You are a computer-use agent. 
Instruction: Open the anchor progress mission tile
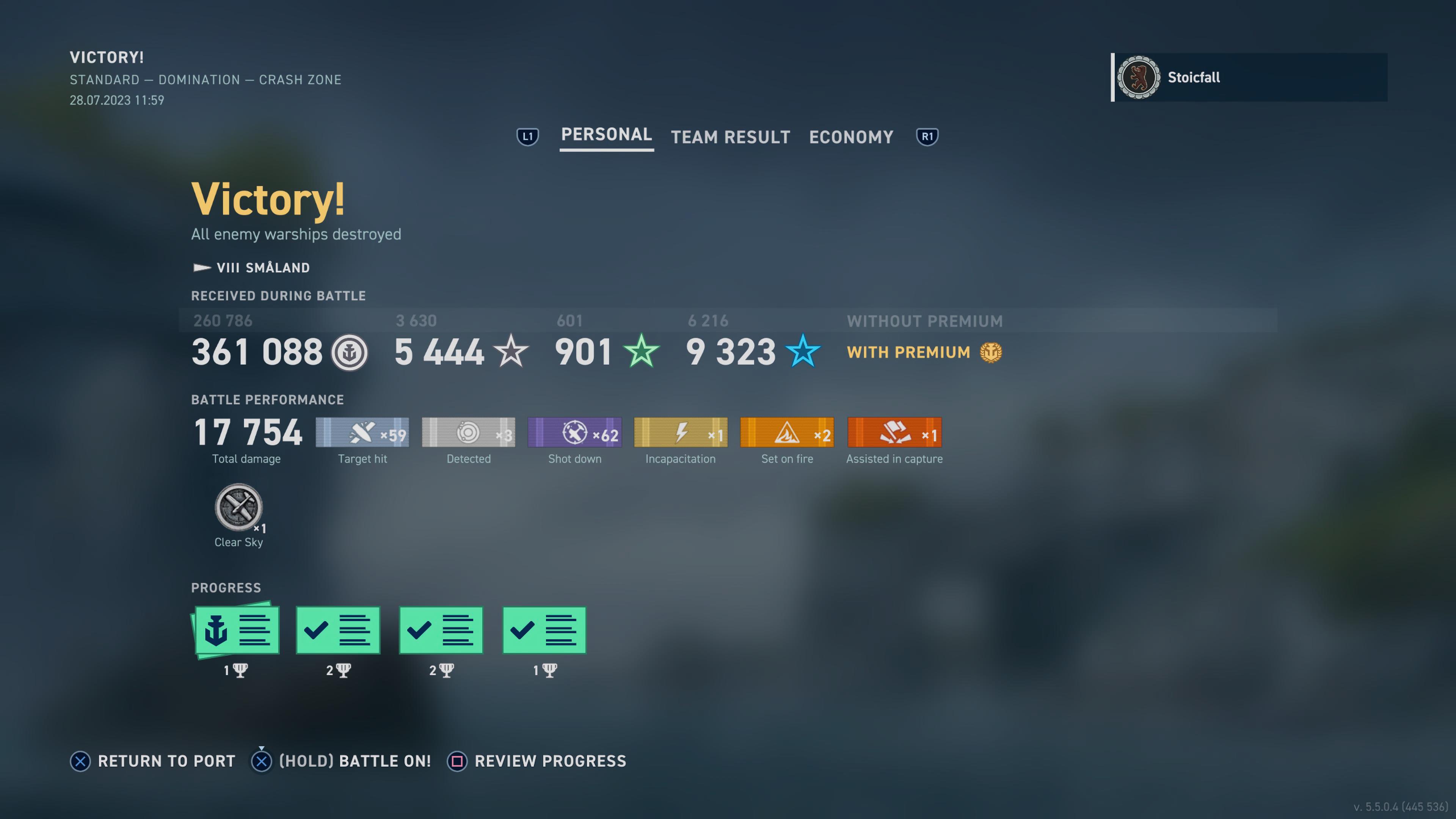pyautogui.click(x=236, y=630)
